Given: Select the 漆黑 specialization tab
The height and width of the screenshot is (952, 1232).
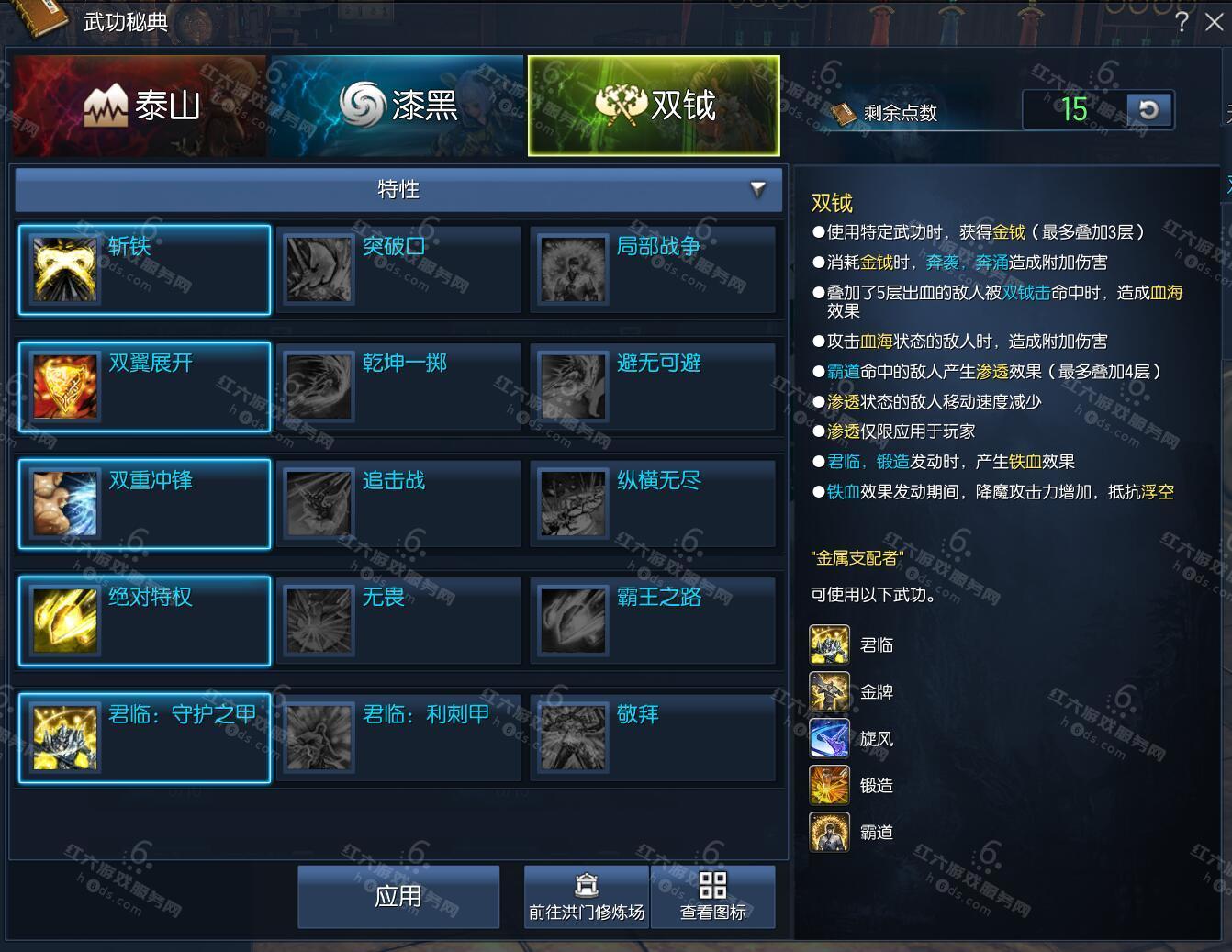Looking at the screenshot, I should pyautogui.click(x=397, y=106).
